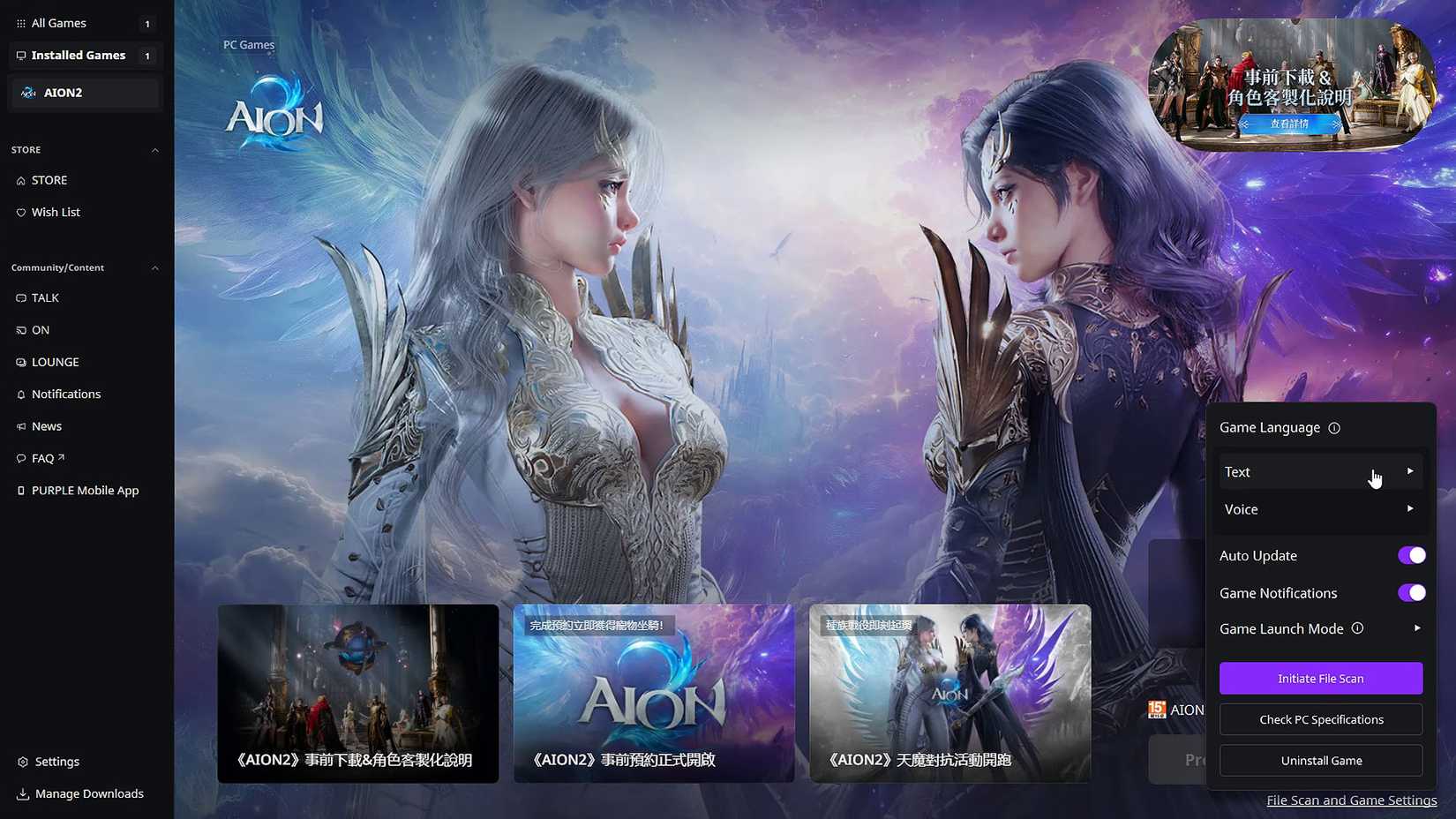Click the Uninstall Game button
Image resolution: width=1456 pixels, height=819 pixels.
(x=1320, y=760)
